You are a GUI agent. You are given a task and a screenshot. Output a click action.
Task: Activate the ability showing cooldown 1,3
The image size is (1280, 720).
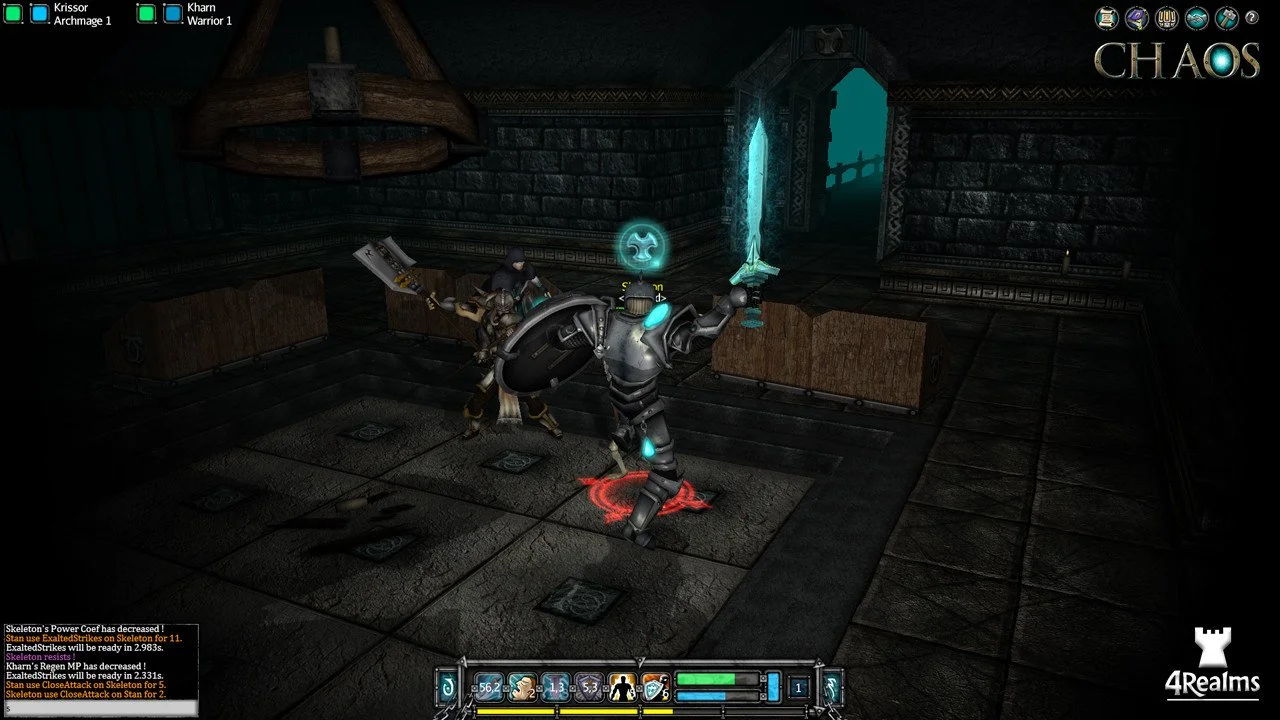(556, 687)
